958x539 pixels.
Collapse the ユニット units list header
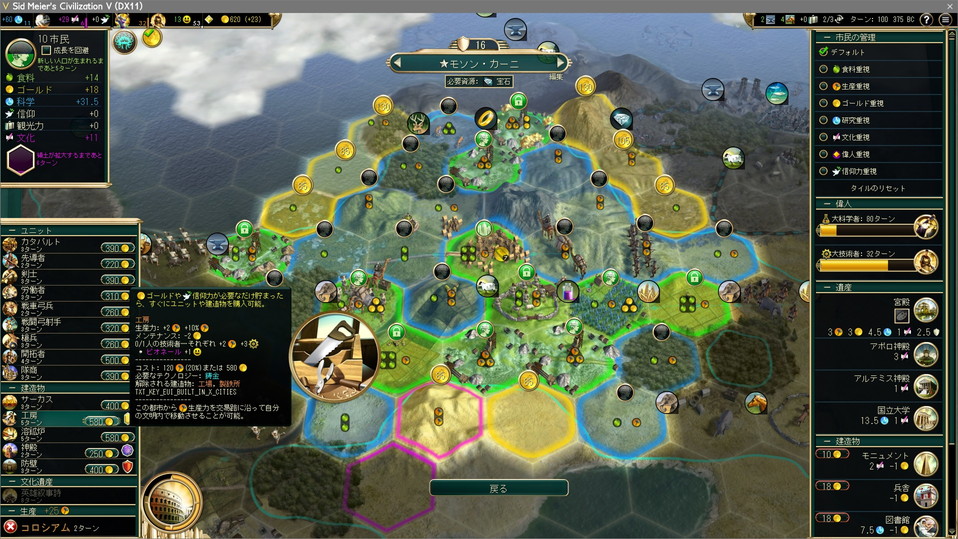click(x=13, y=229)
